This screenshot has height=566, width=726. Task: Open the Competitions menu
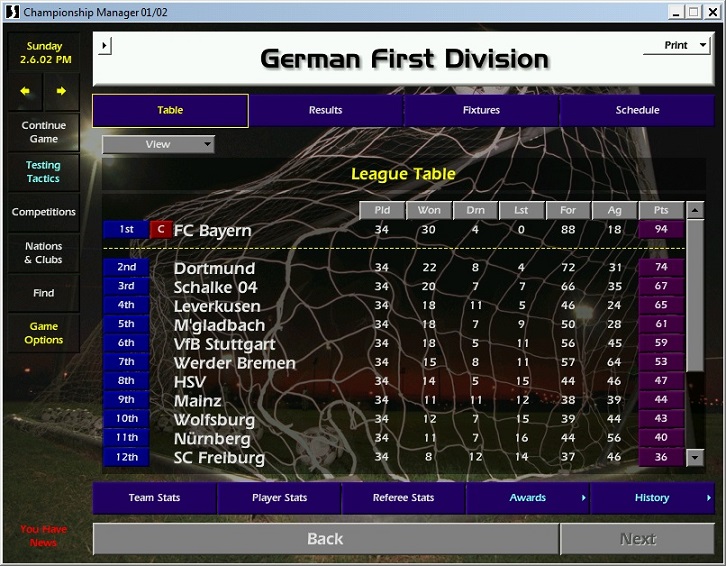[43, 212]
